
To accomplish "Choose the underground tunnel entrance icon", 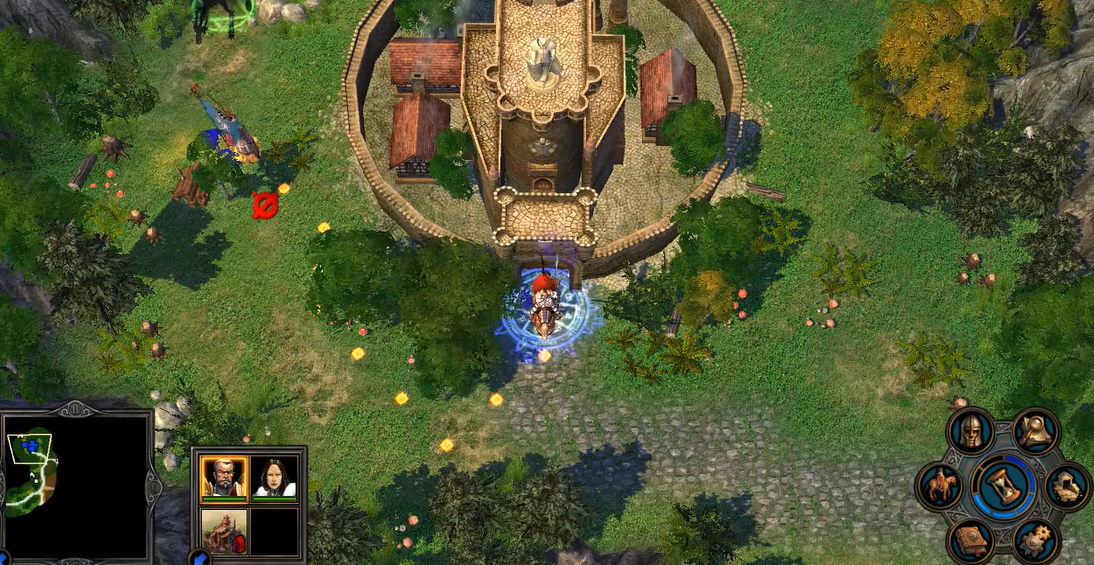I will [x=1067, y=487].
